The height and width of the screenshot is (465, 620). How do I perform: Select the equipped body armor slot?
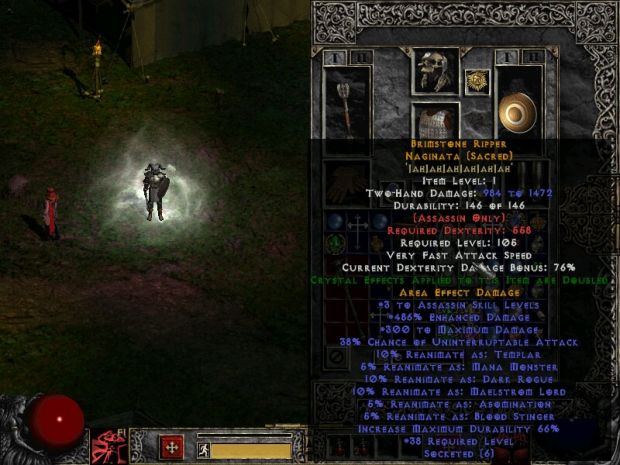pos(435,122)
